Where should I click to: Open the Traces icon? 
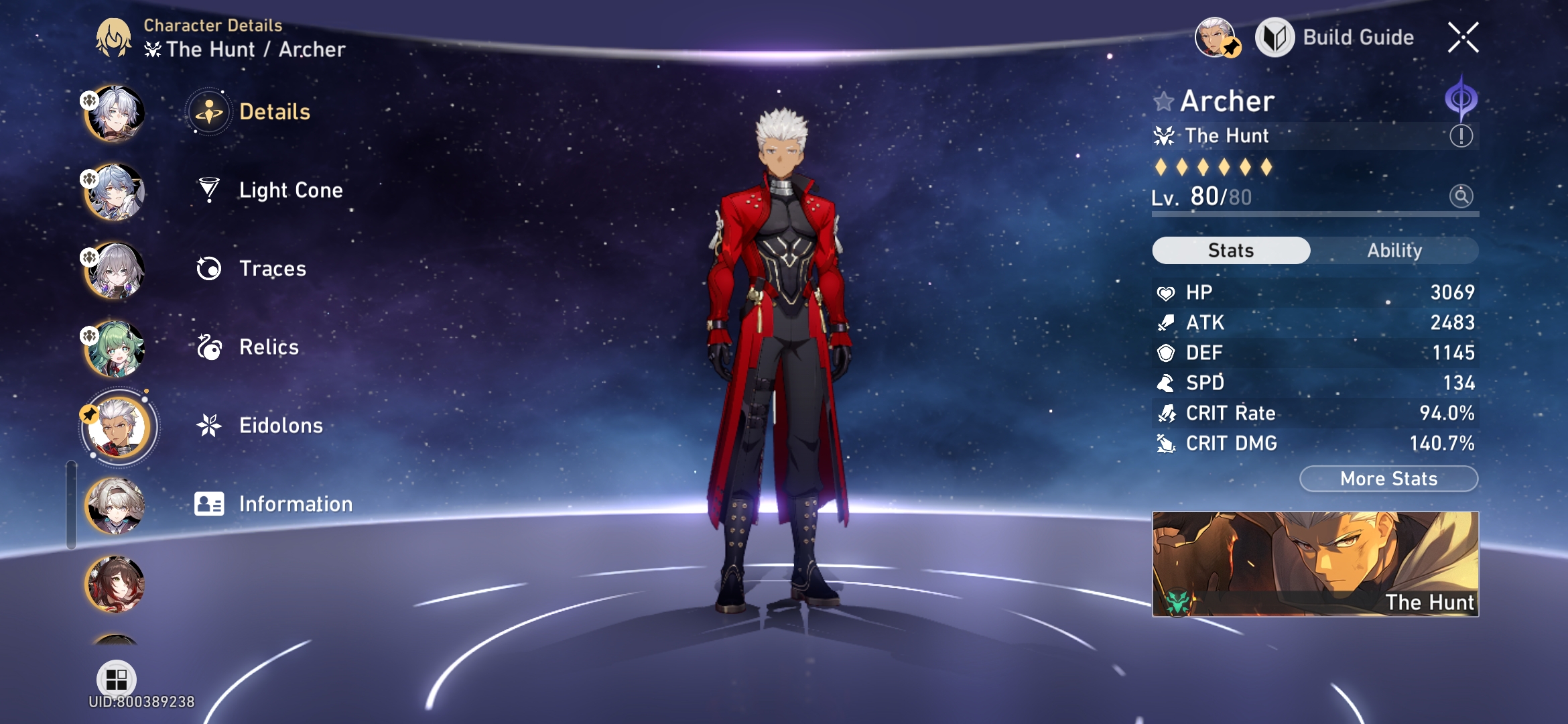(x=210, y=268)
